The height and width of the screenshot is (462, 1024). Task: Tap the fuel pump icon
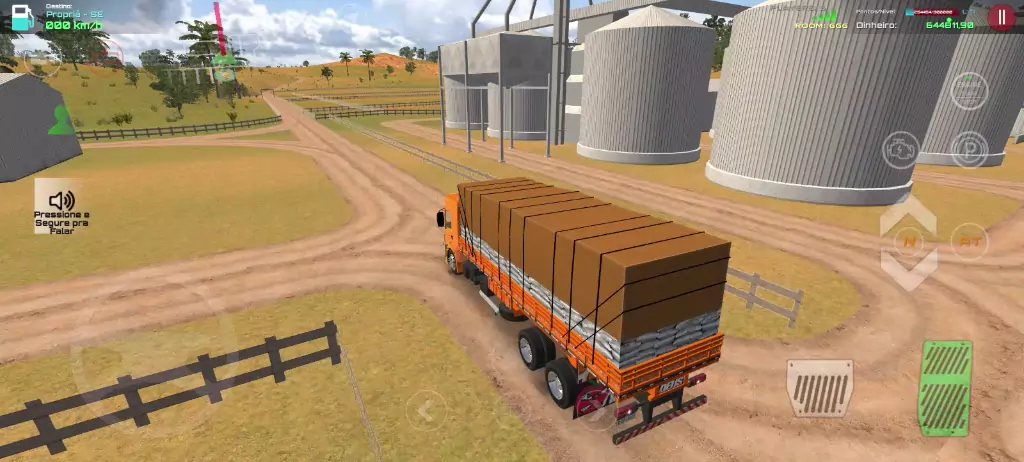pyautogui.click(x=21, y=17)
